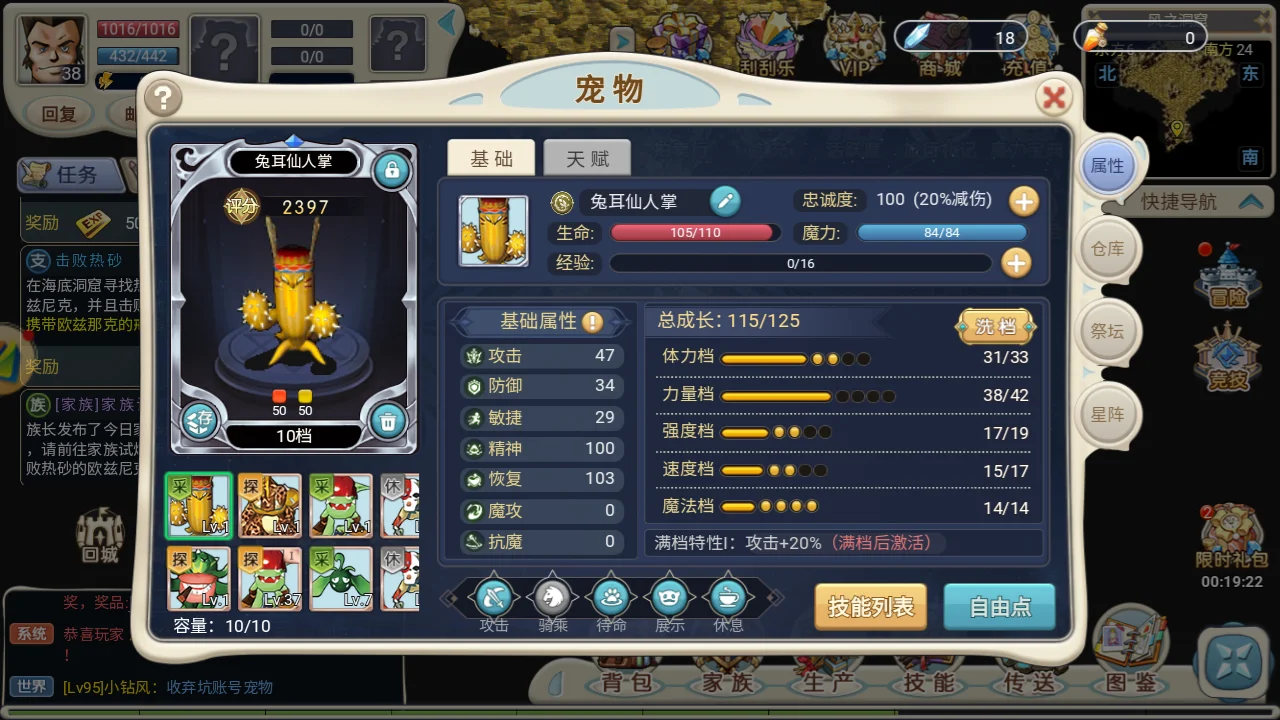Click the 洗档 reroll button
Viewport: 1280px width, 720px height.
click(x=995, y=326)
